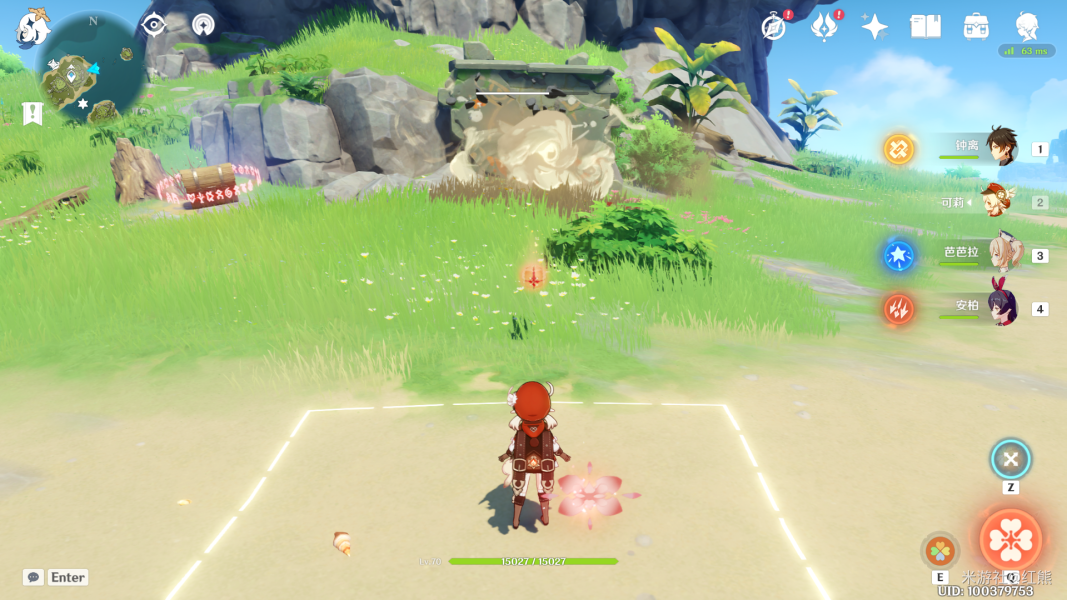1067x600 pixels.
Task: Switch to party member 钟离
Action: [x=1000, y=148]
